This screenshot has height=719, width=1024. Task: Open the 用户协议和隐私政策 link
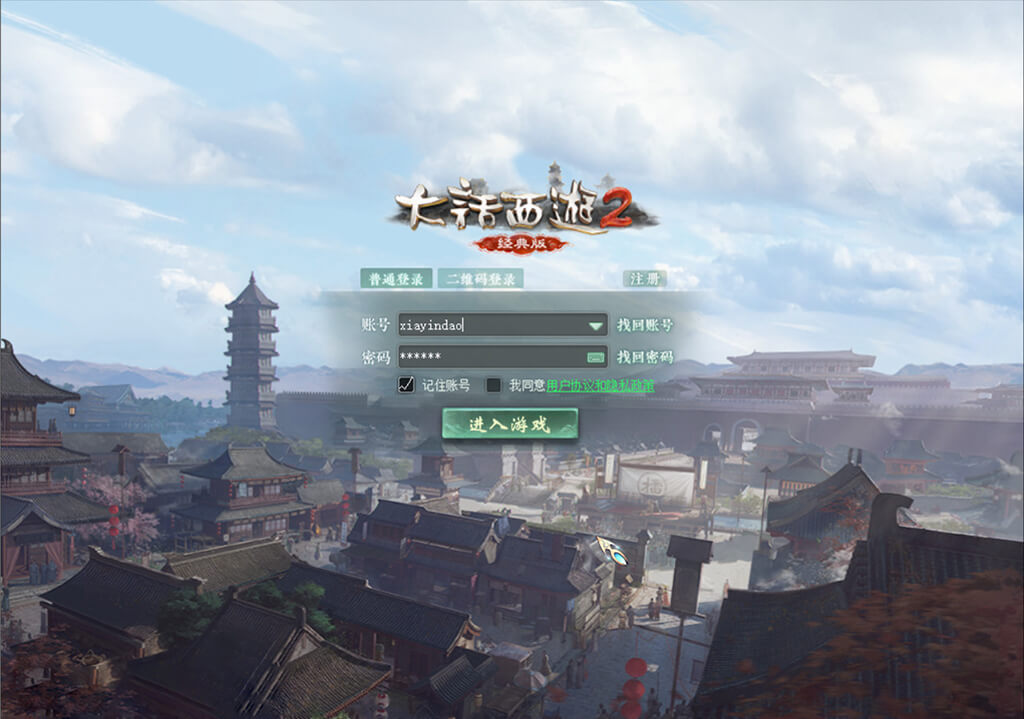[x=600, y=385]
